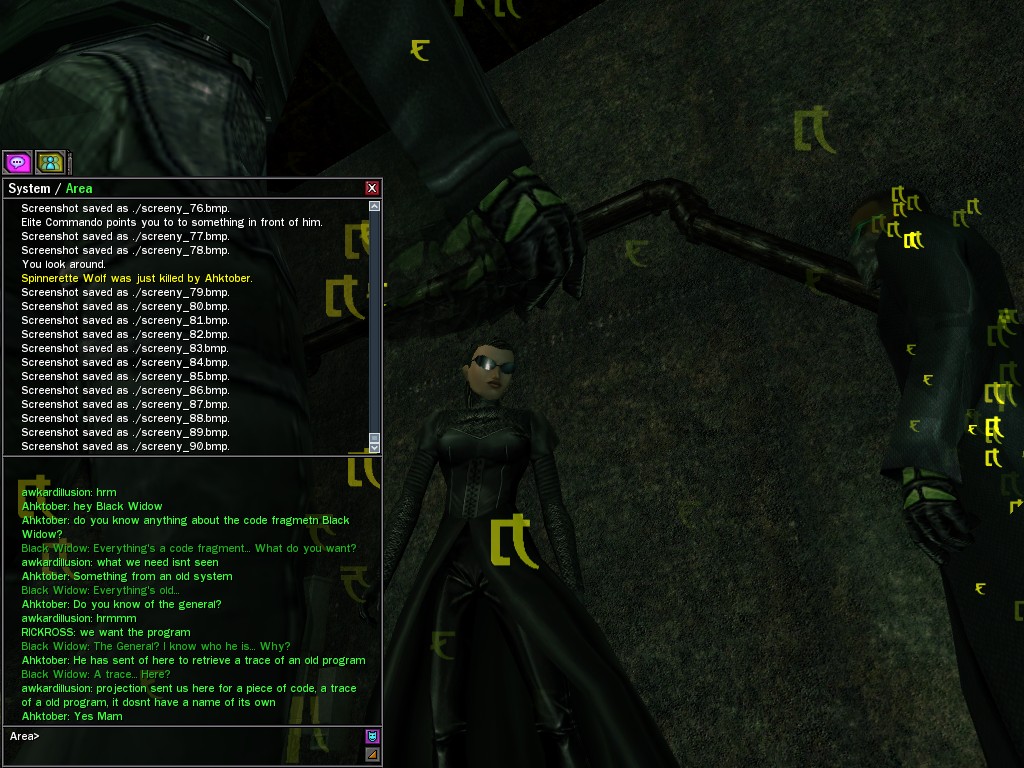This screenshot has height=768, width=1024.
Task: Click the system log scroll-up arrow
Action: pos(374,206)
